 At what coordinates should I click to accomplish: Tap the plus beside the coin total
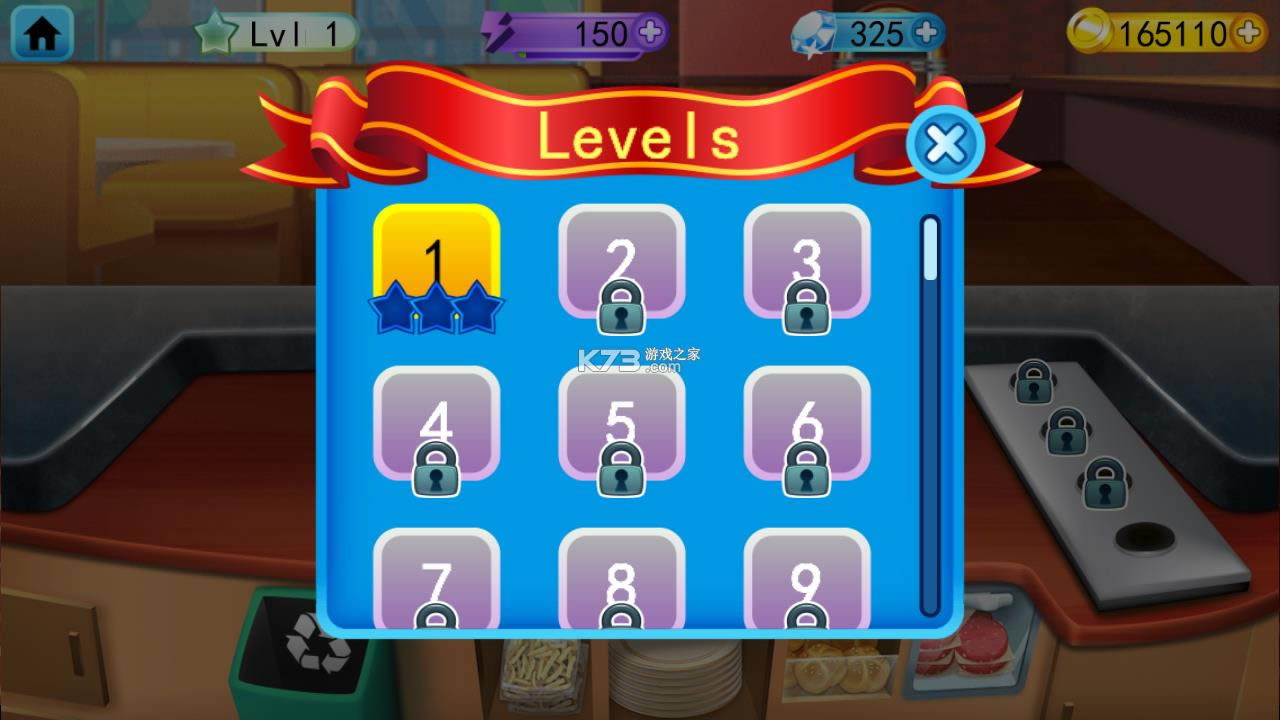(1248, 33)
